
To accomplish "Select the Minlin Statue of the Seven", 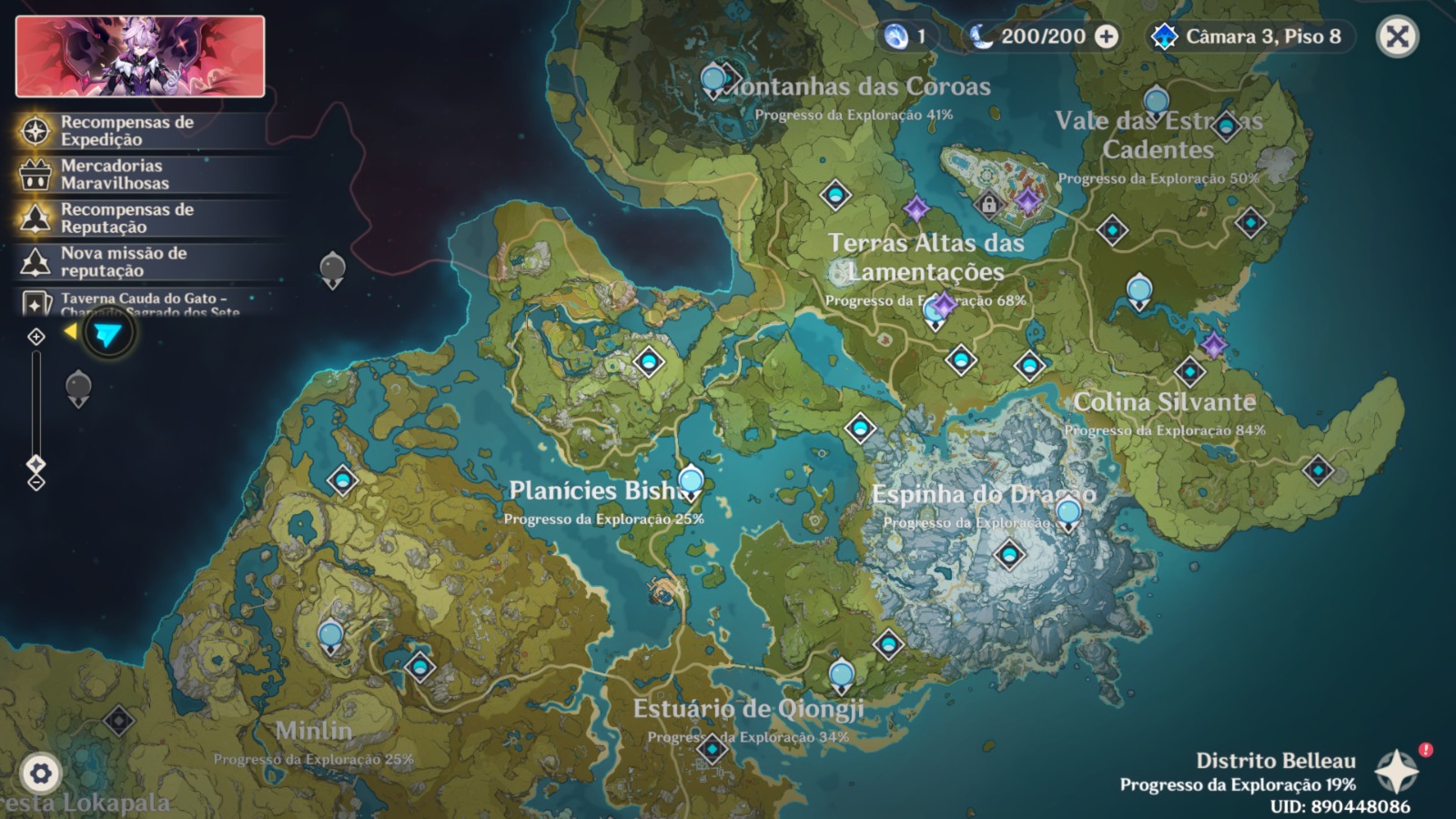I will click(330, 636).
